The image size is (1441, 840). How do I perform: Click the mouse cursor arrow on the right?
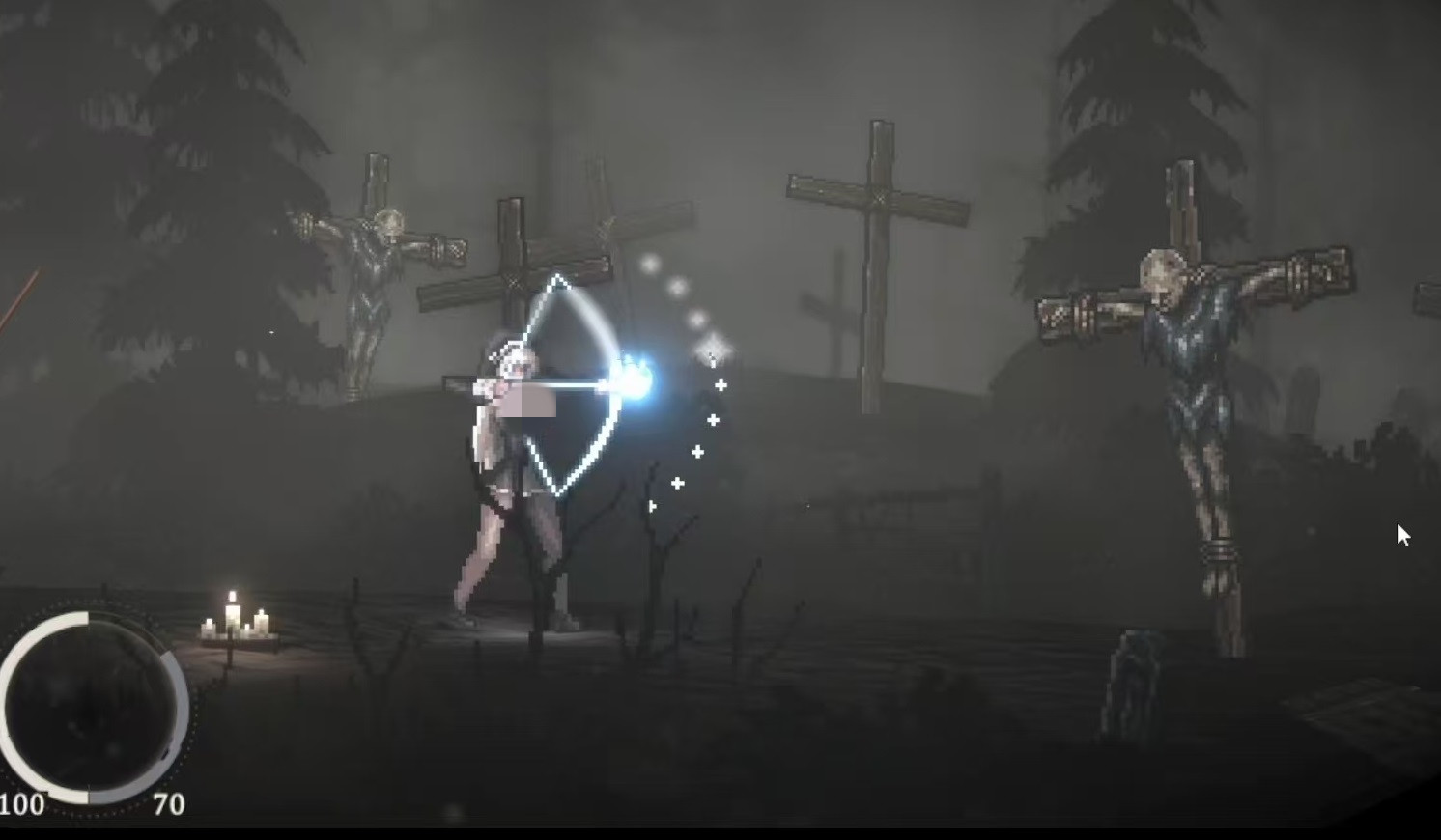(x=1403, y=535)
